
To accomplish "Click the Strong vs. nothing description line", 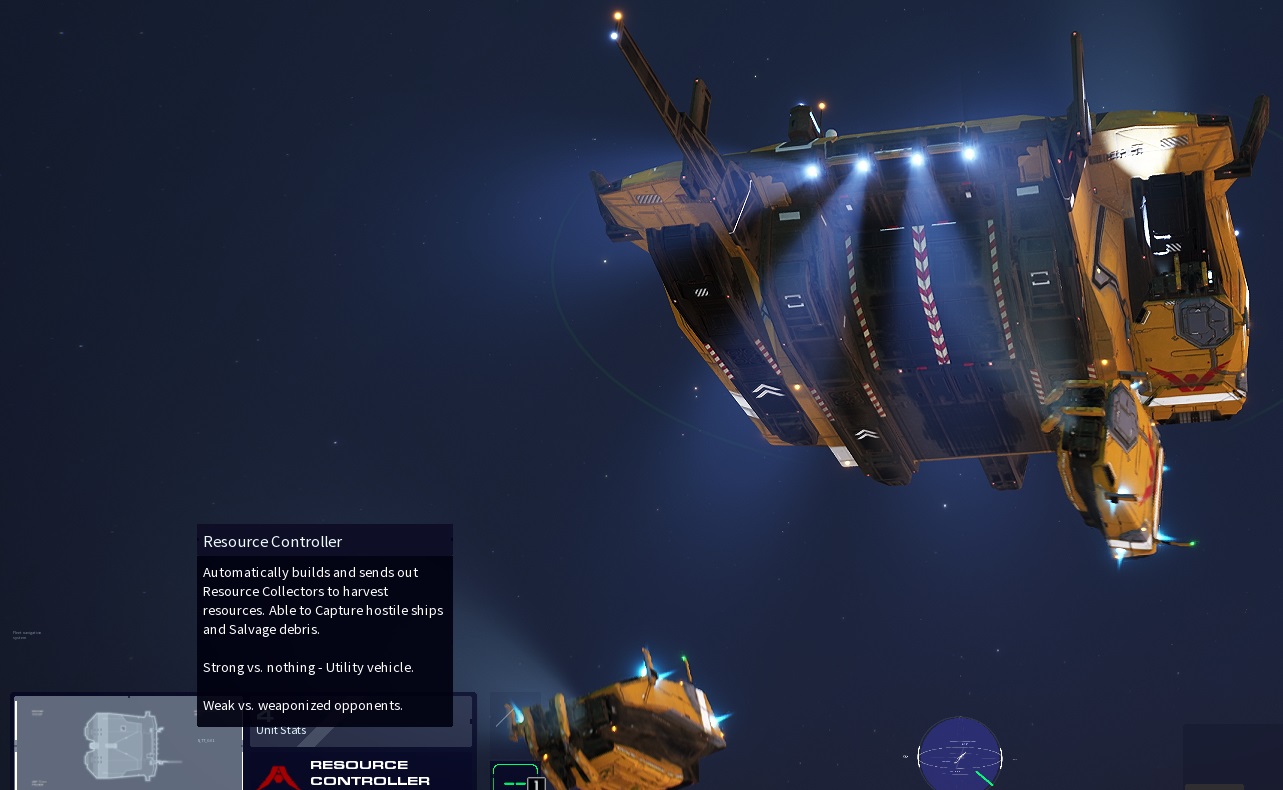I will tap(308, 667).
